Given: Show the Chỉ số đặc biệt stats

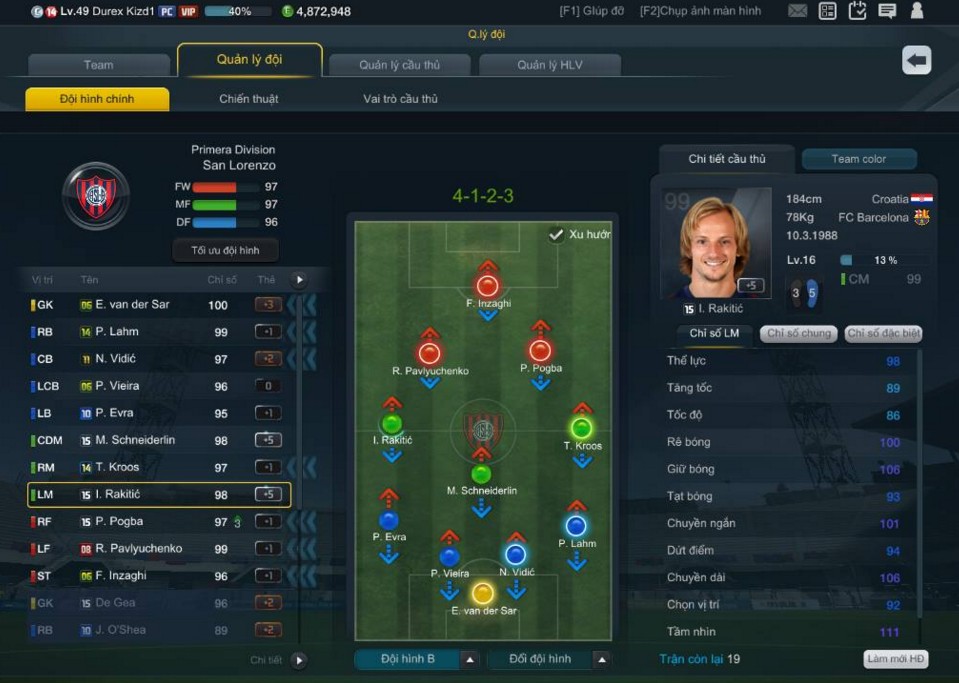Looking at the screenshot, I should [x=883, y=334].
